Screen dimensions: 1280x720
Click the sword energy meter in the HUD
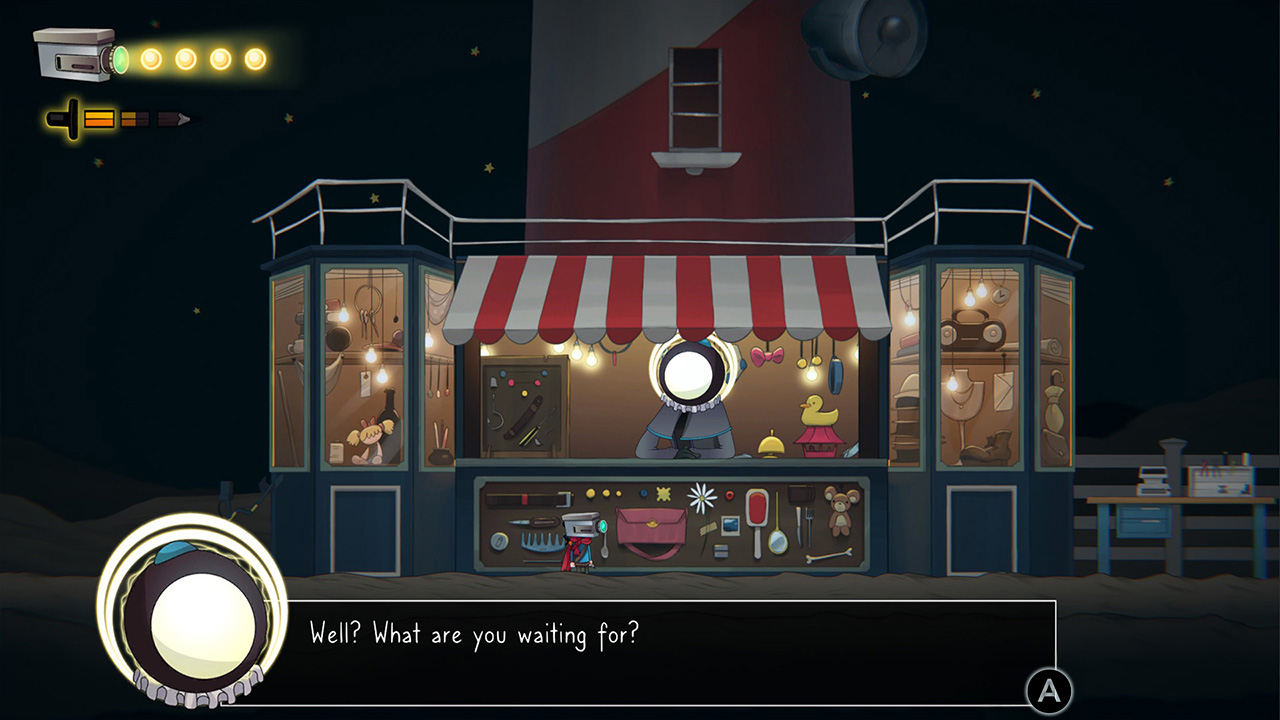click(100, 119)
